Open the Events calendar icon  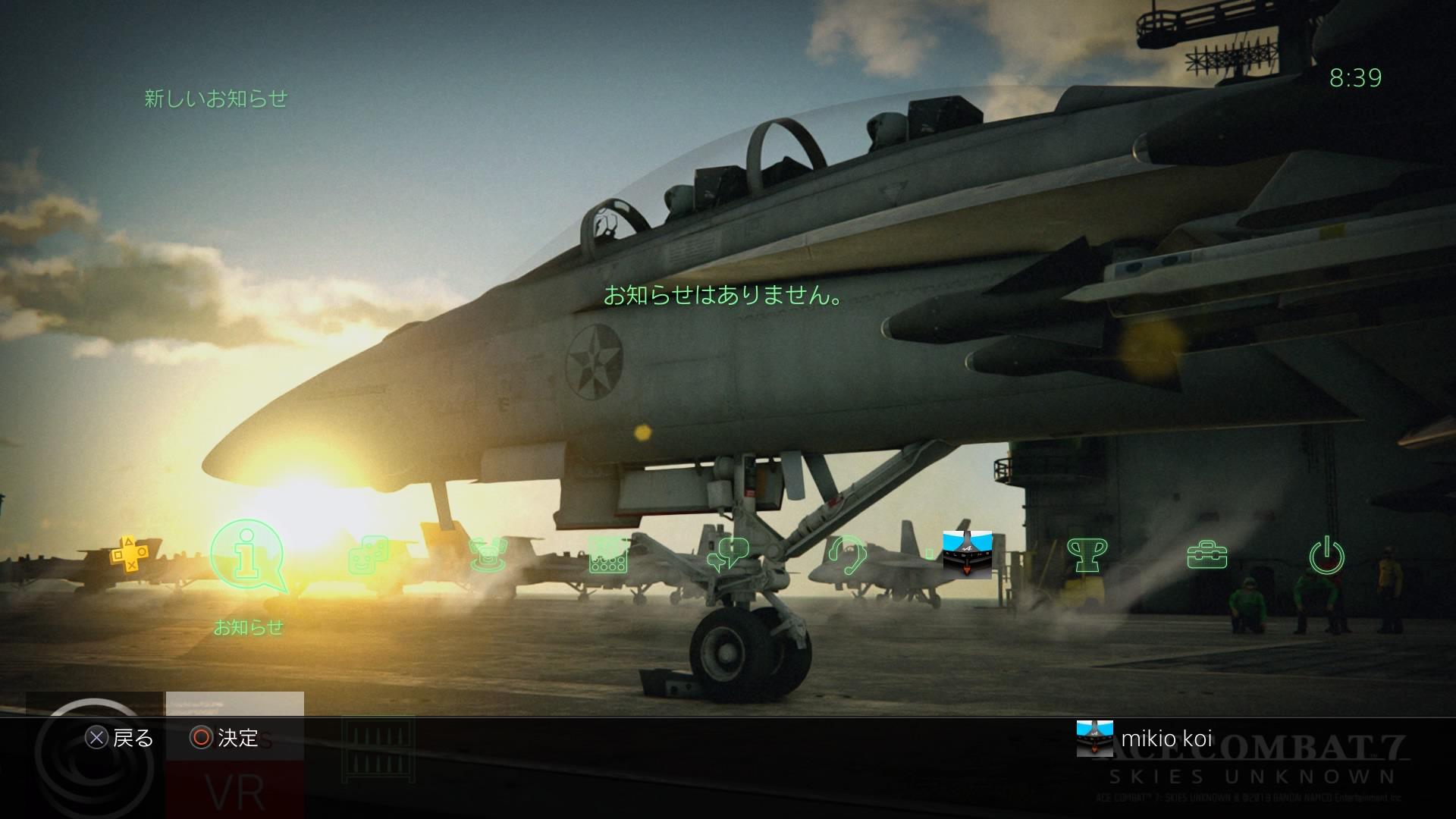[x=608, y=555]
